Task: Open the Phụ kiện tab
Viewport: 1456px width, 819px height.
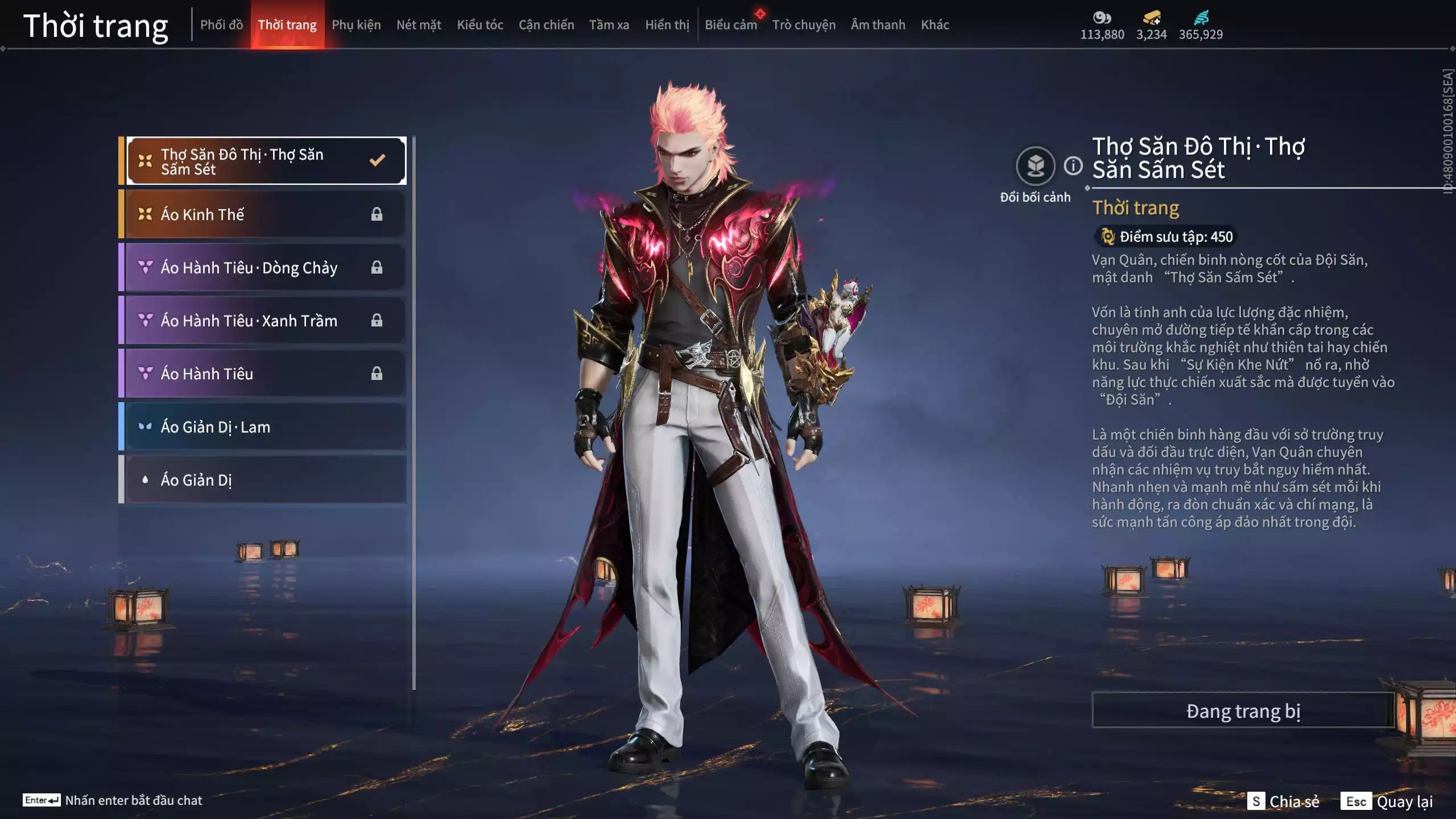Action: click(x=356, y=25)
